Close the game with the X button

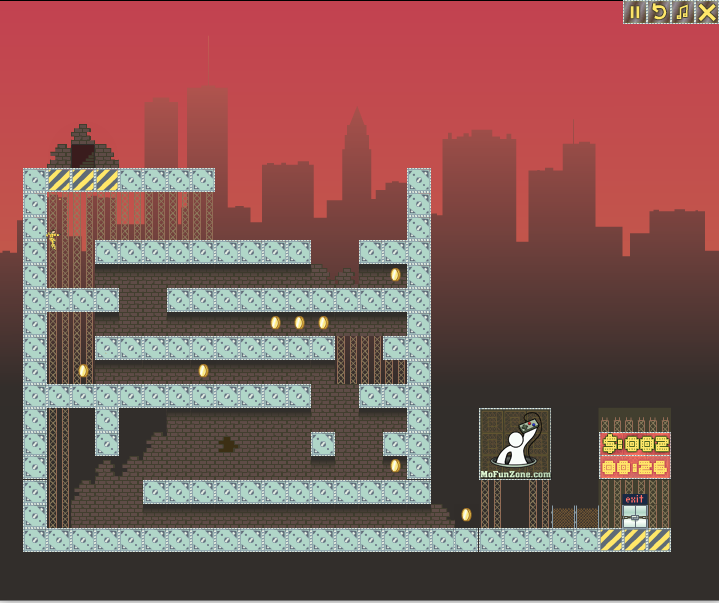[x=707, y=12]
